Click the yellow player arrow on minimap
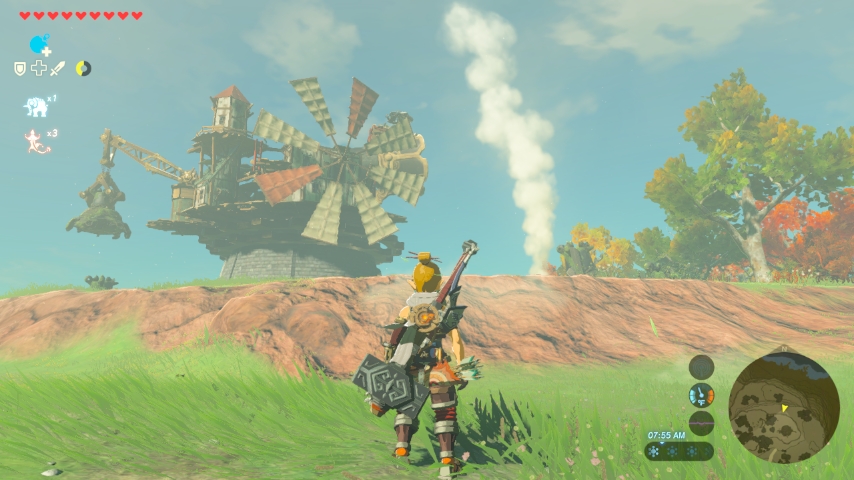 [785, 408]
